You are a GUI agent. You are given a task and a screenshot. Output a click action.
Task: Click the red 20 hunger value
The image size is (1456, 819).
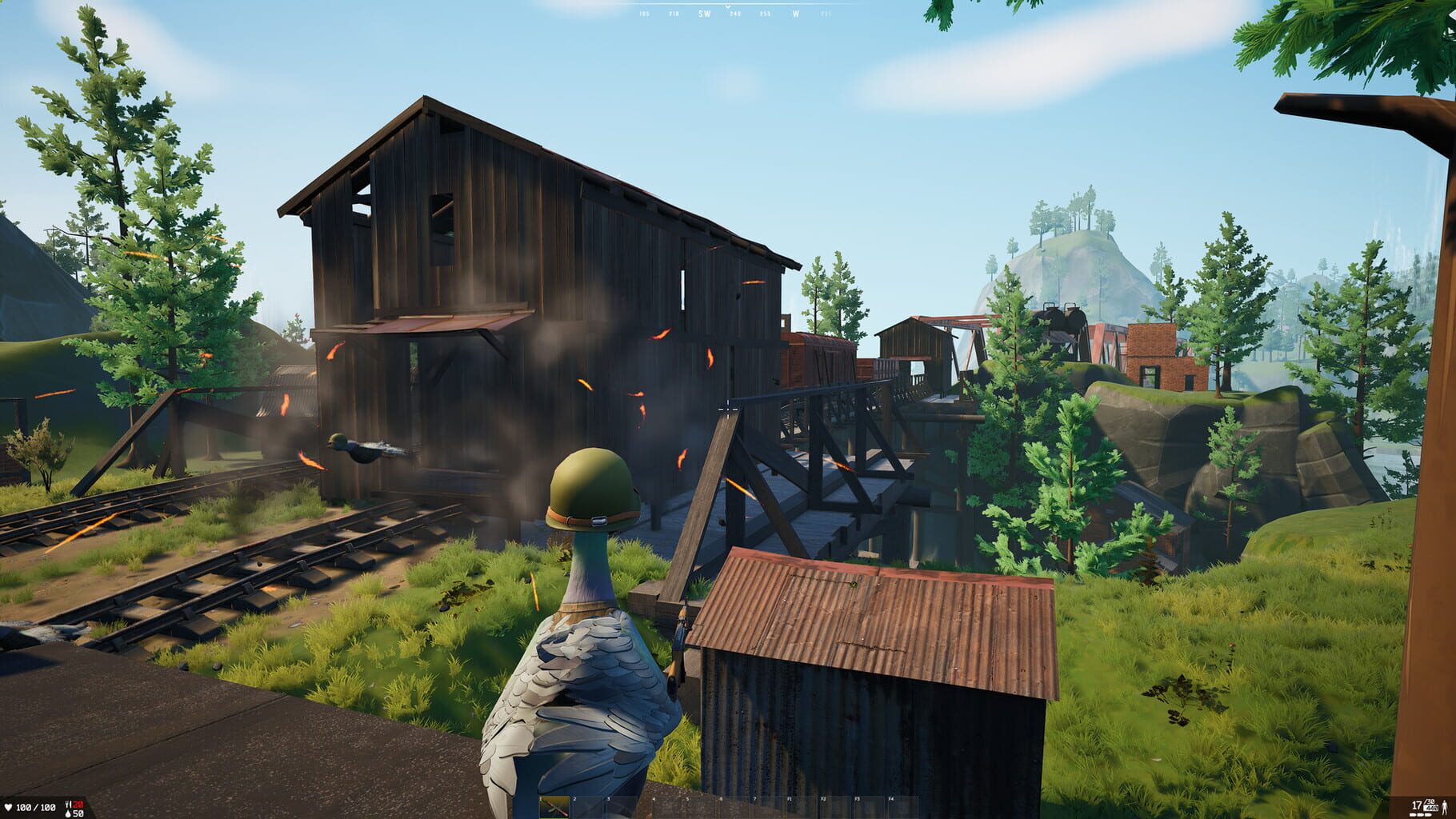(78, 805)
